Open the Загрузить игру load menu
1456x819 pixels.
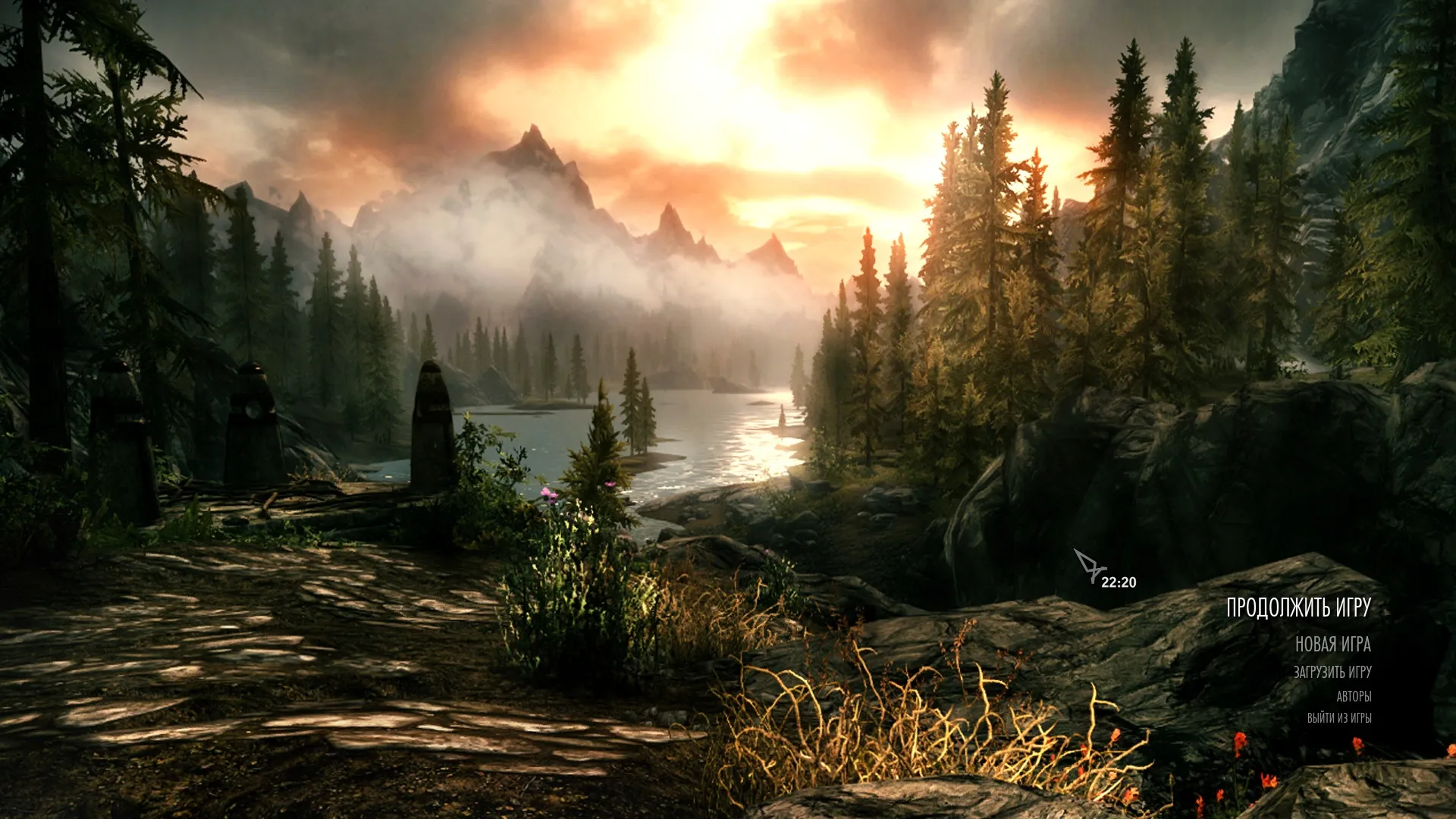[1332, 672]
